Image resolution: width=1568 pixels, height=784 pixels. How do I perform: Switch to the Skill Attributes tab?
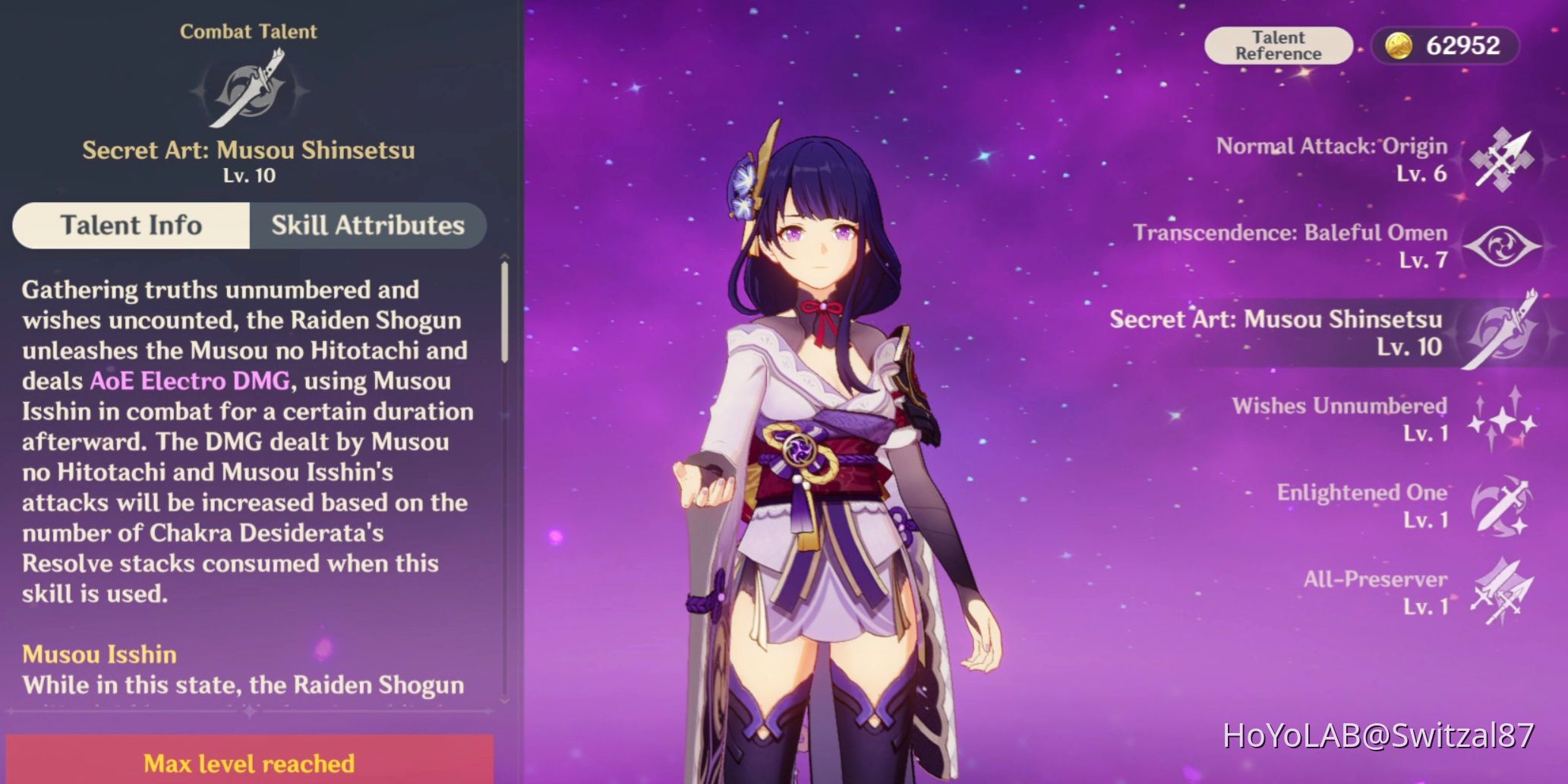coord(367,225)
